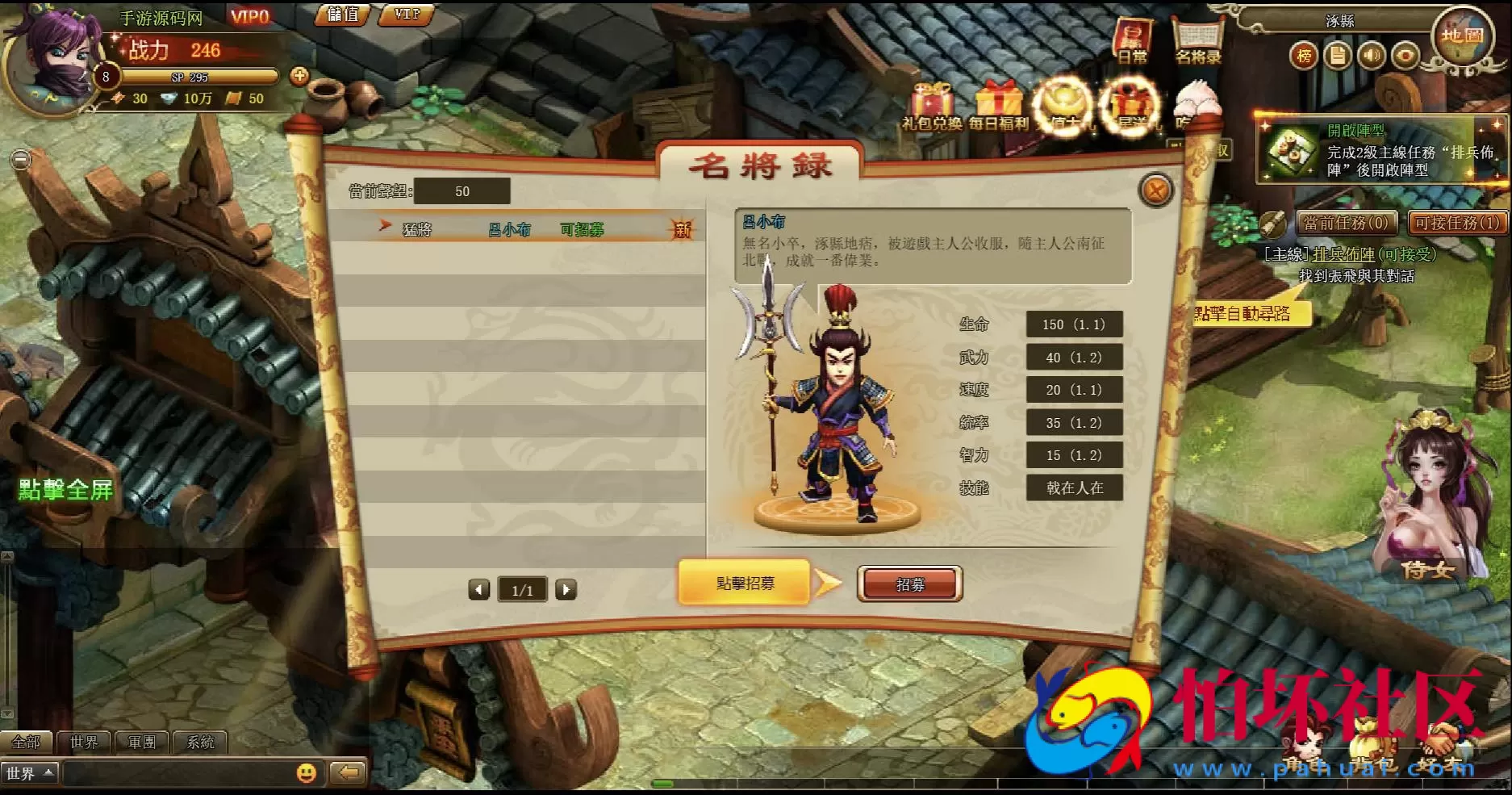Switch to the 軍團 chat tab
Screen dimensions: 1512x795
pos(142,742)
